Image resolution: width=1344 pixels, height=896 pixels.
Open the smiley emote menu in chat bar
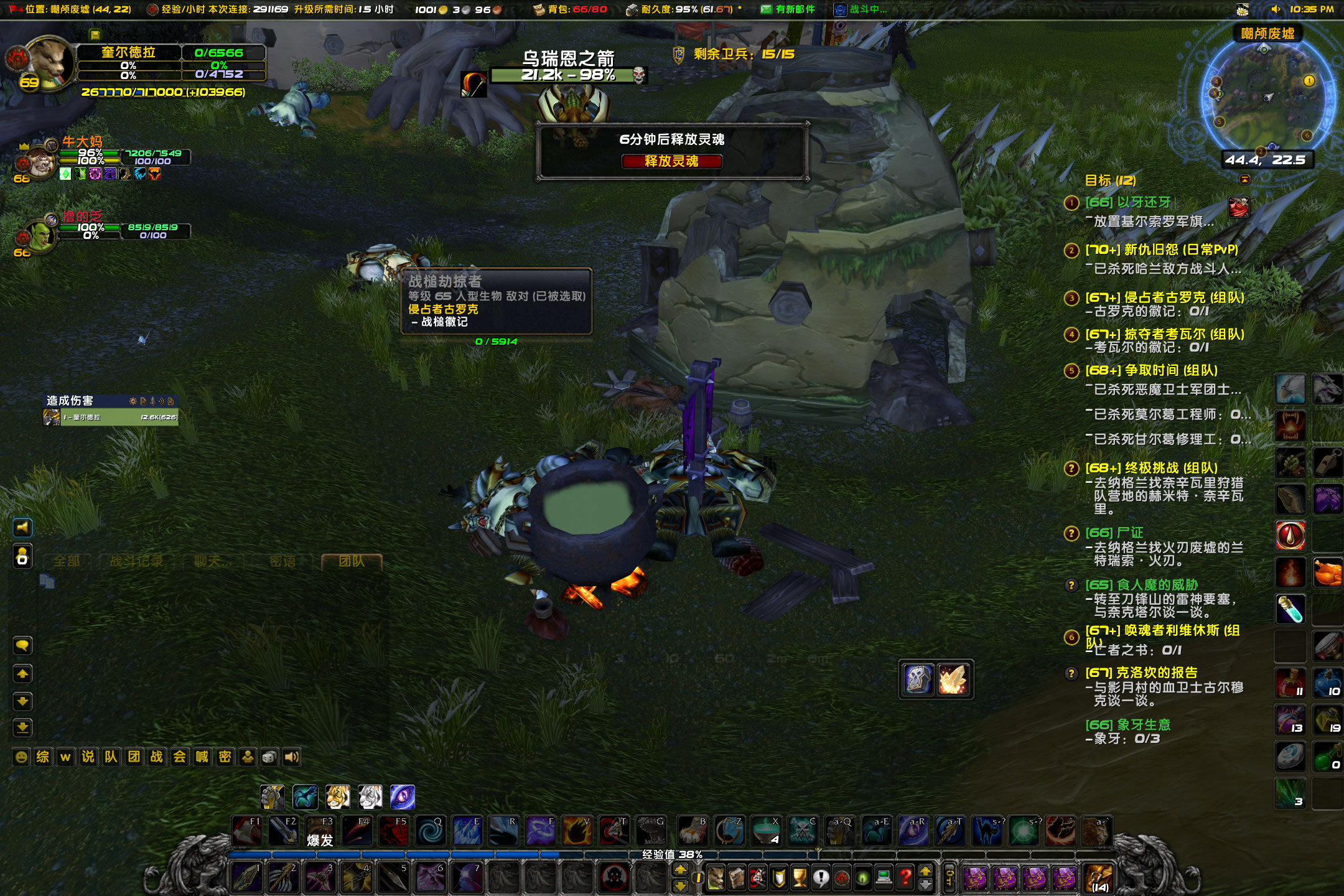(22, 757)
